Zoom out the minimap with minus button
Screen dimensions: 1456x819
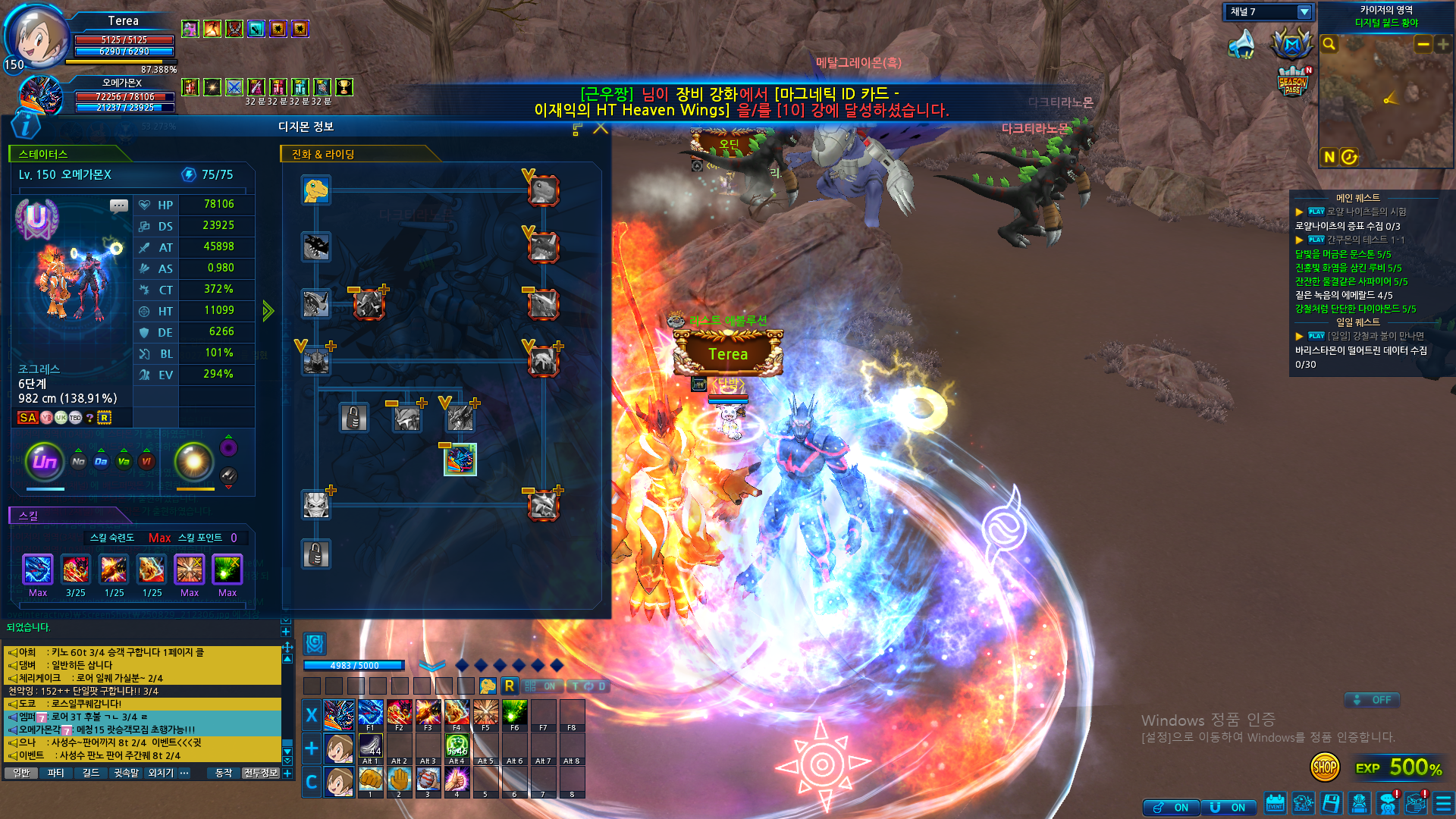coord(1423,45)
